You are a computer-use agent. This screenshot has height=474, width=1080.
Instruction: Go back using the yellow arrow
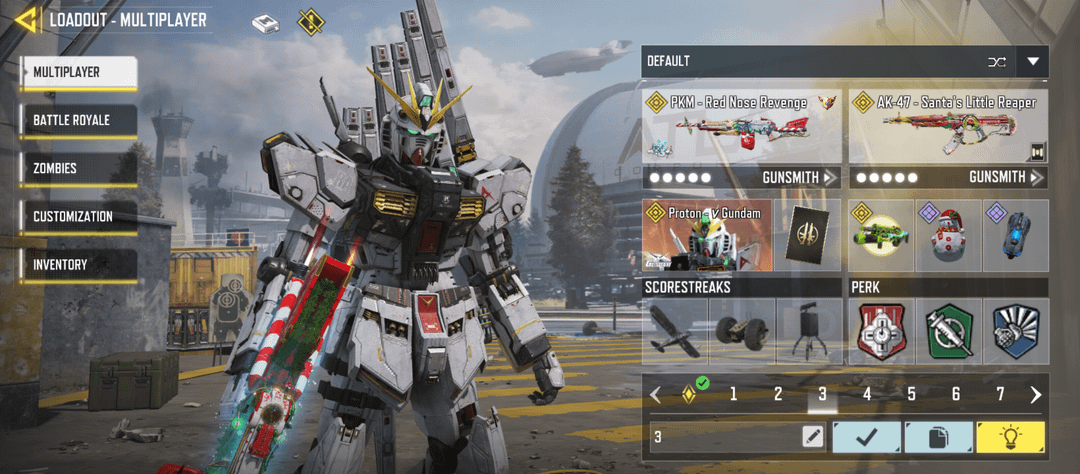tap(27, 19)
